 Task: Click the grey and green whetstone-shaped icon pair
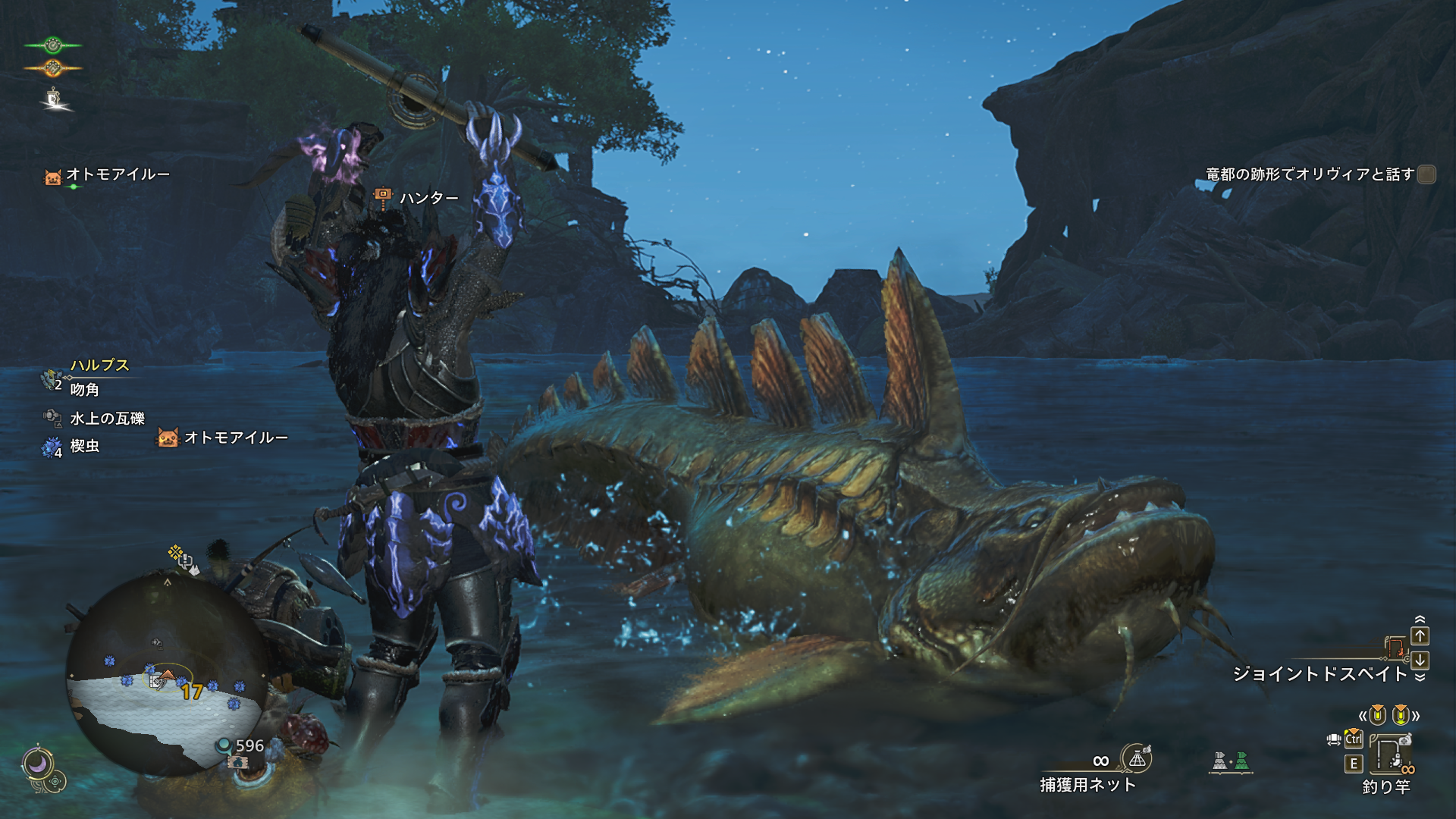[1230, 761]
